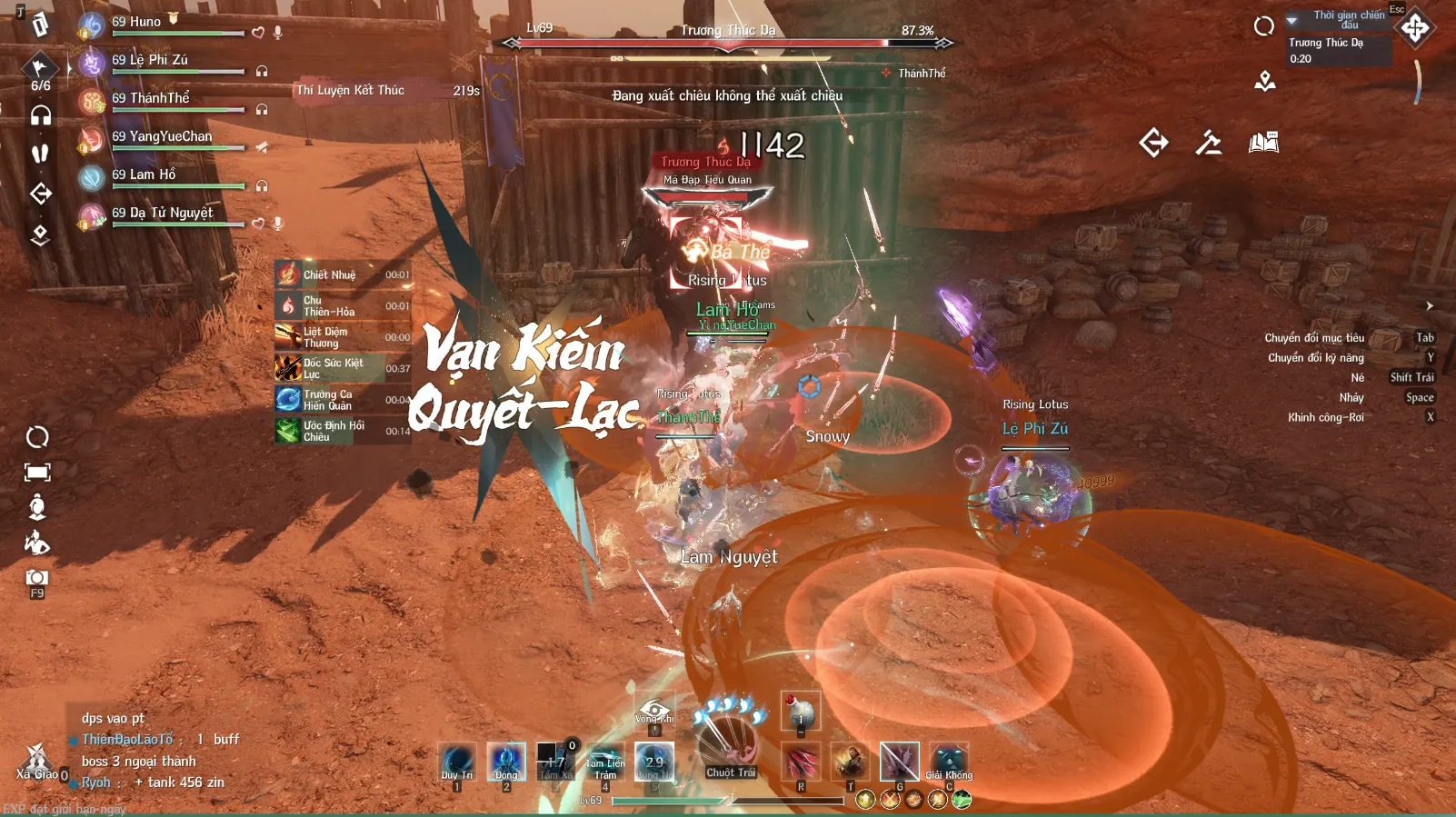Activate the Duy Trì skill
The image size is (1456, 817).
(x=457, y=762)
